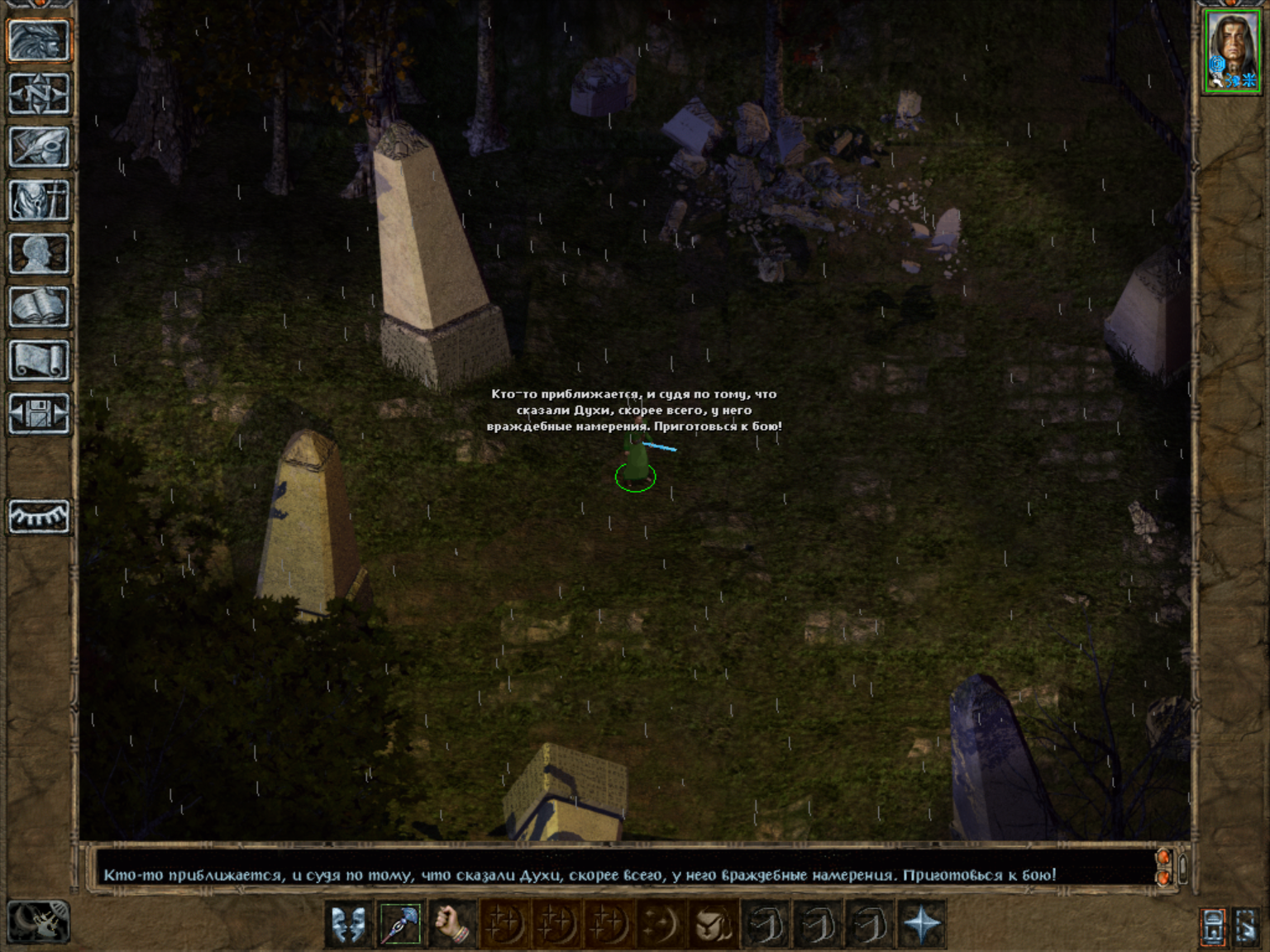Select all party members button

pos(1247,926)
